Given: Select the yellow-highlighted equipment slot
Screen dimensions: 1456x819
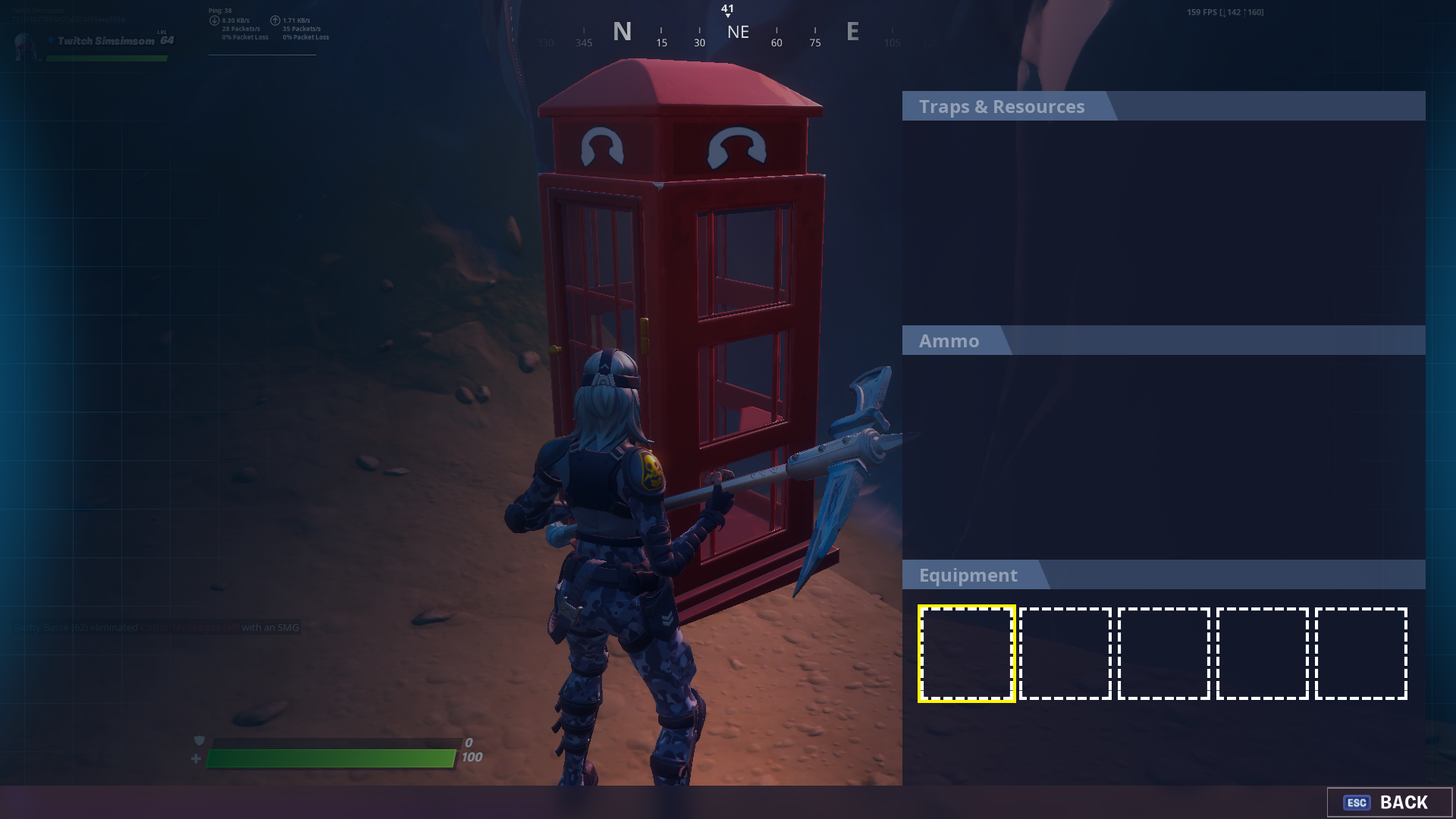Looking at the screenshot, I should (966, 654).
